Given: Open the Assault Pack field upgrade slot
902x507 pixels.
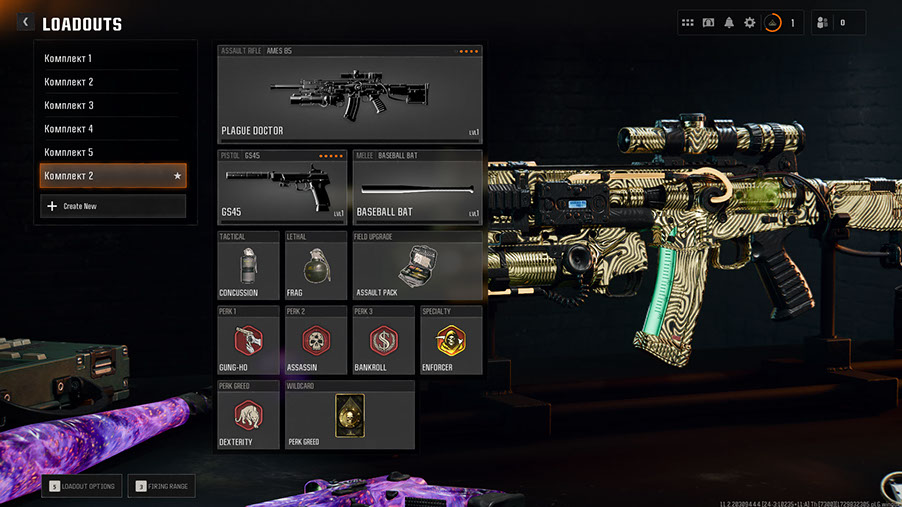Looking at the screenshot, I should (x=417, y=266).
